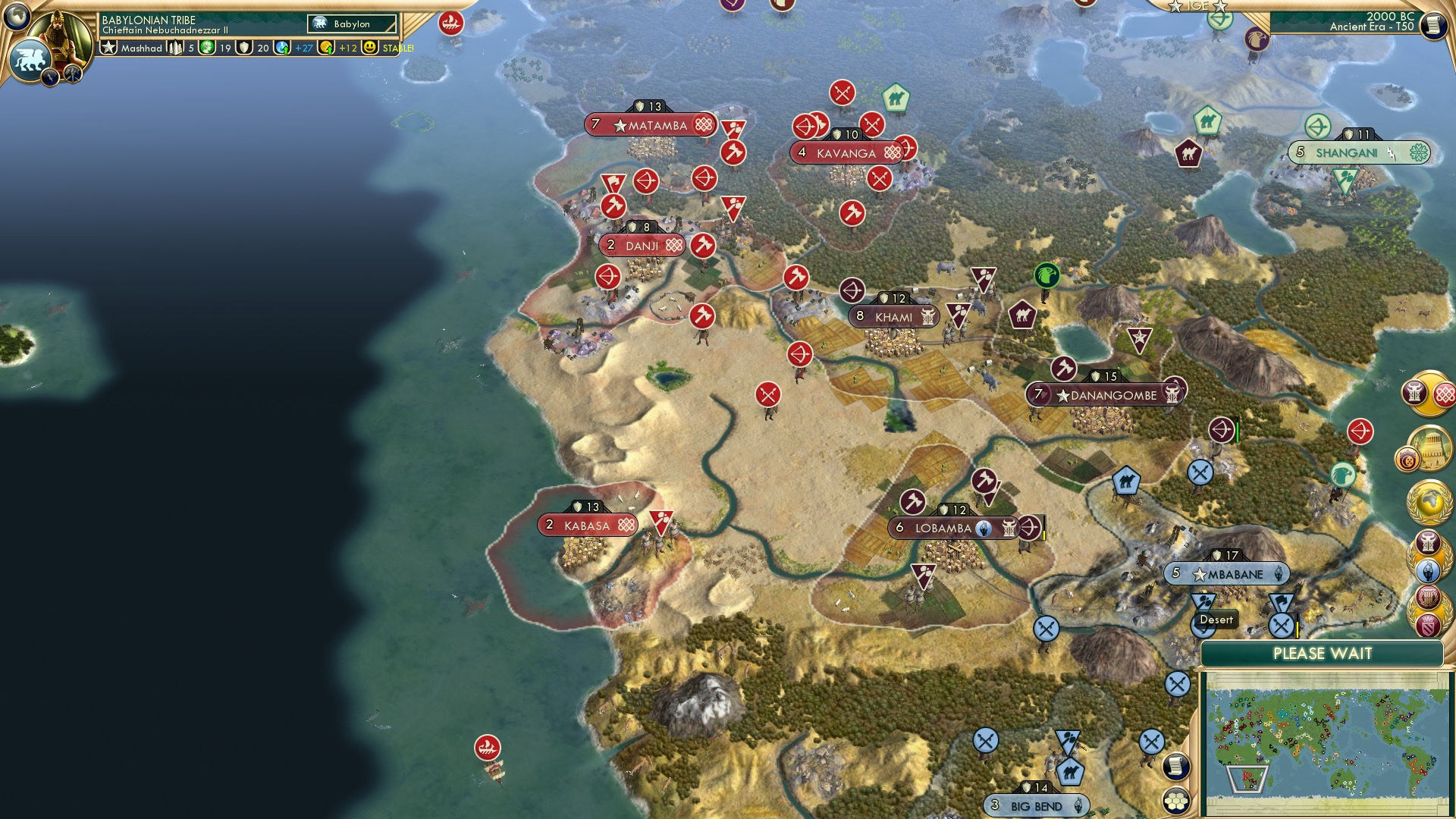Open the notification log scroll icon

tap(1175, 767)
